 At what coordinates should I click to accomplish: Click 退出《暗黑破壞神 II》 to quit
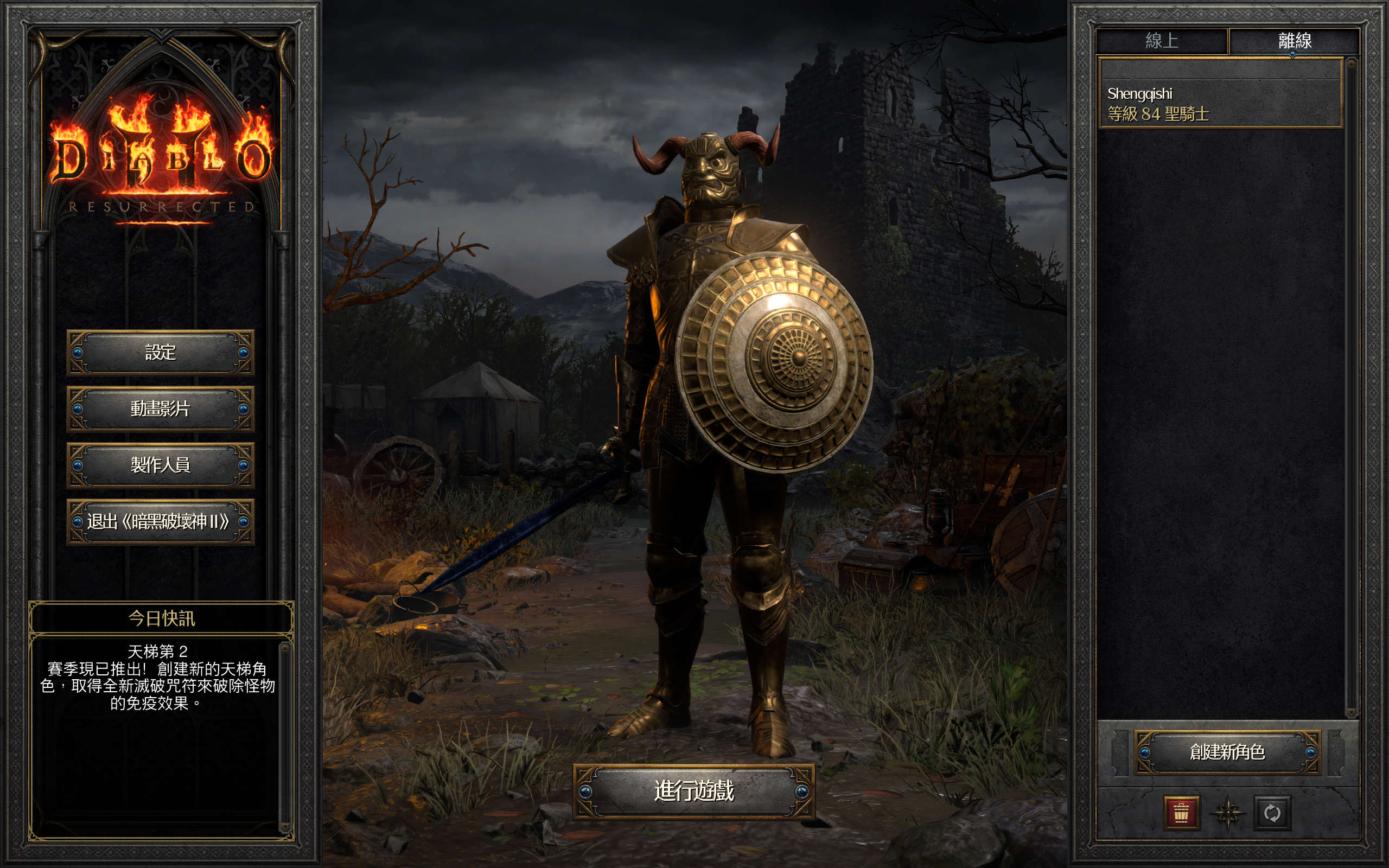pyautogui.click(x=160, y=521)
